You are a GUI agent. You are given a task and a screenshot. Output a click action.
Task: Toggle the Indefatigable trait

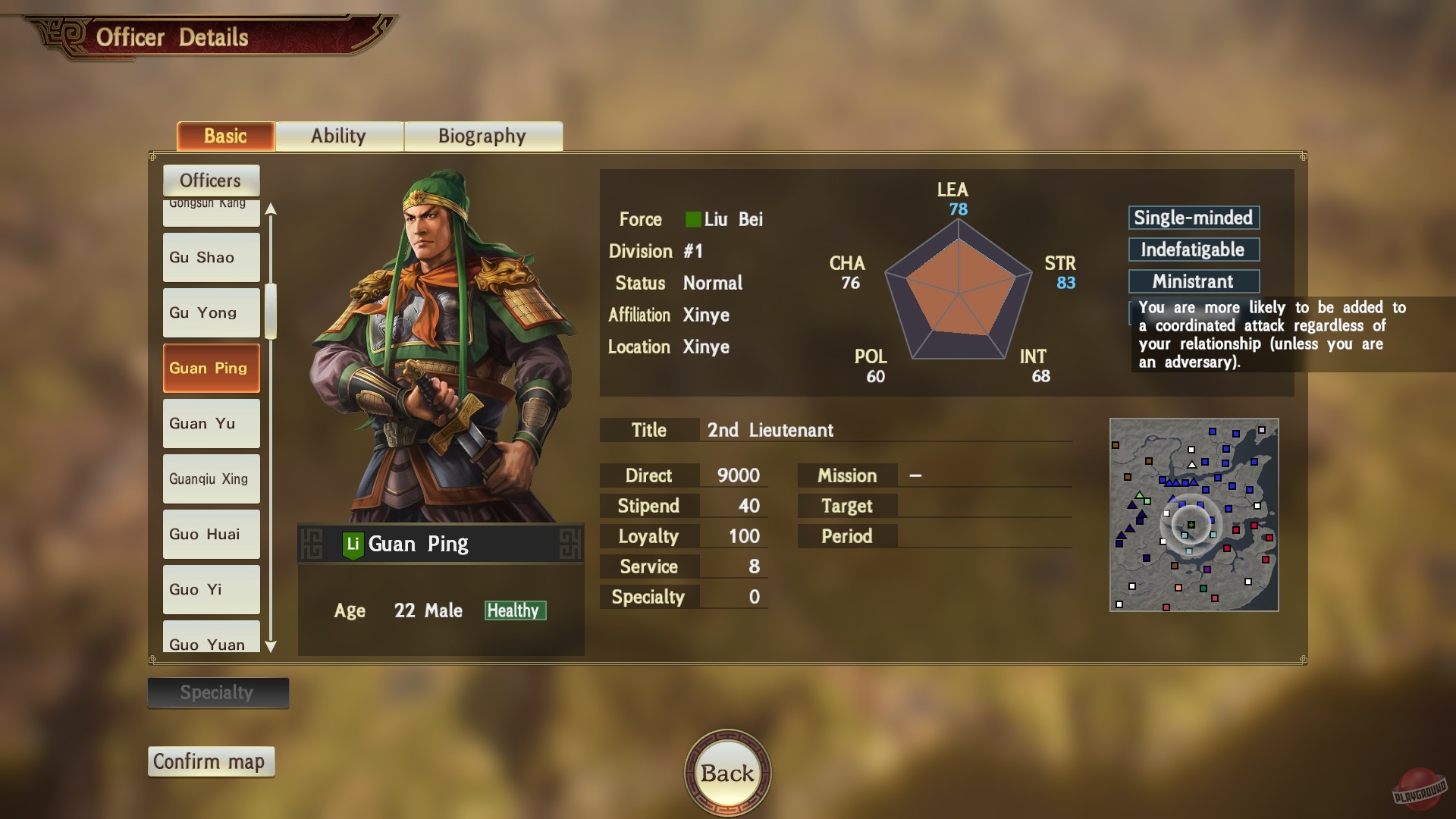1194,249
